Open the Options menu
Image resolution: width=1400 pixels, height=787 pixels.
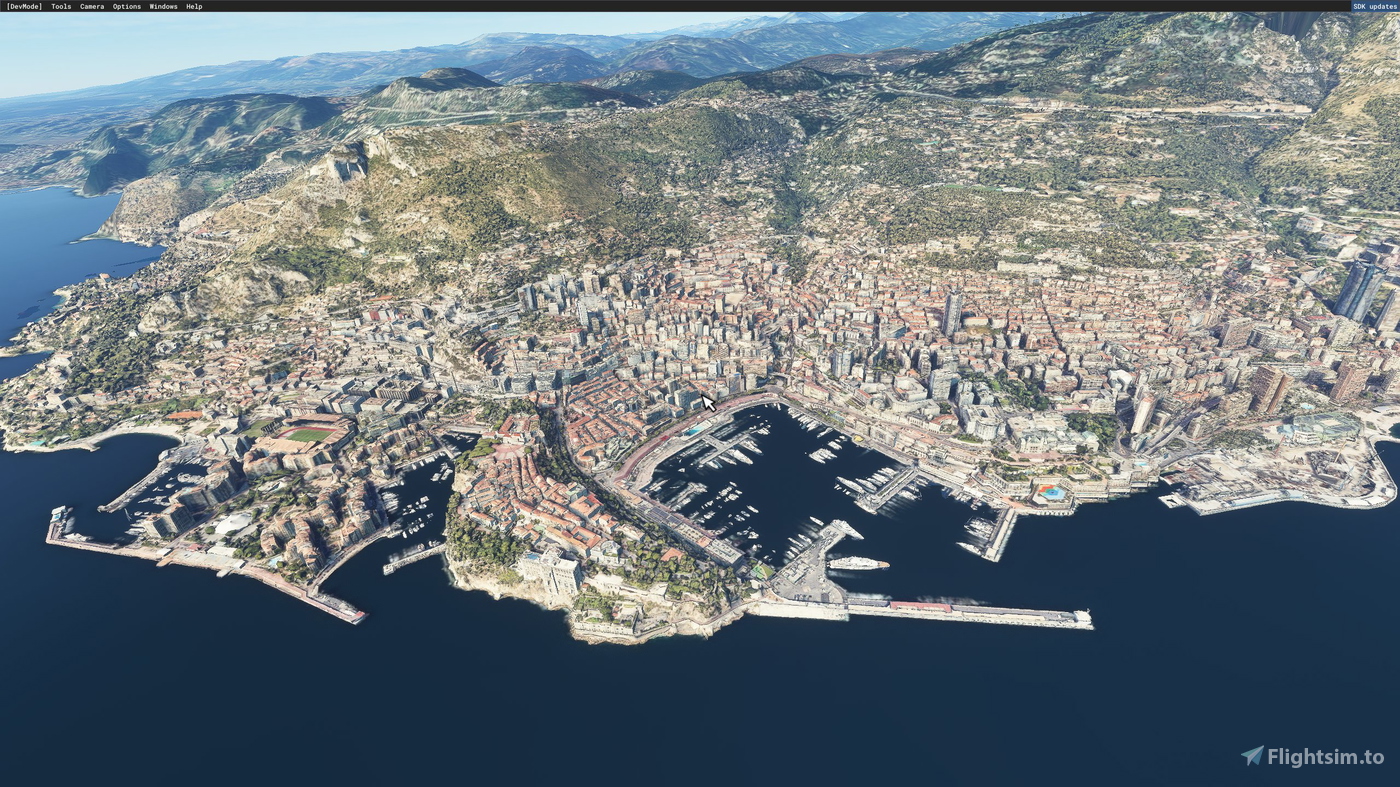(x=126, y=6)
